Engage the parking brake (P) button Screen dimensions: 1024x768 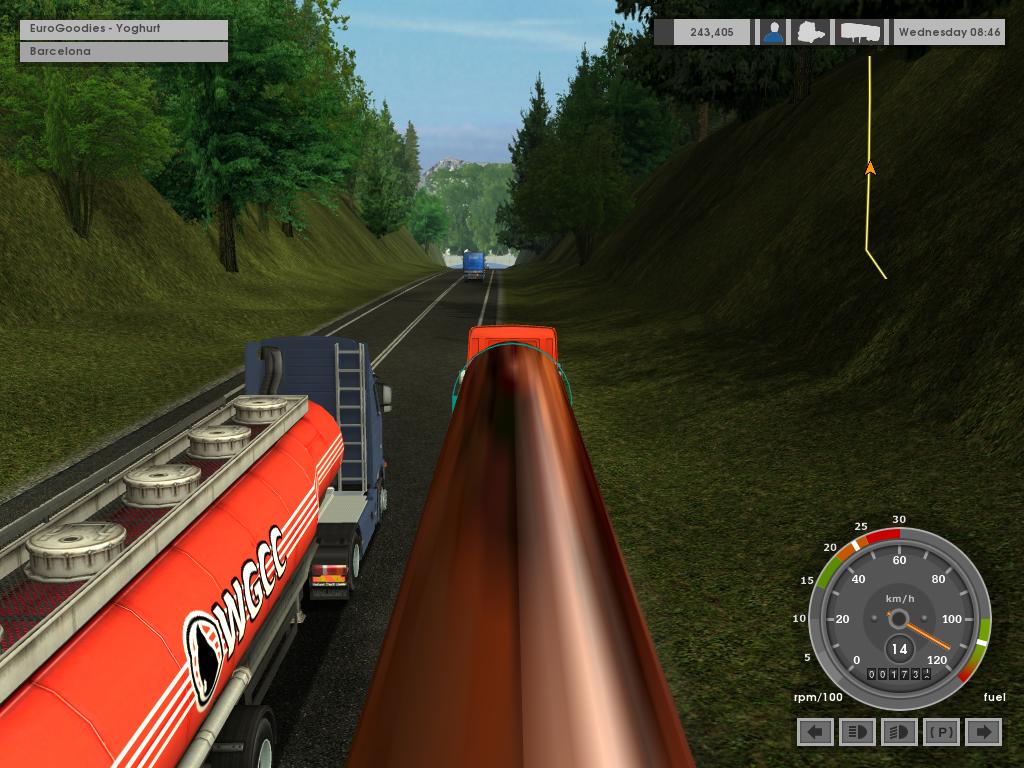click(941, 732)
